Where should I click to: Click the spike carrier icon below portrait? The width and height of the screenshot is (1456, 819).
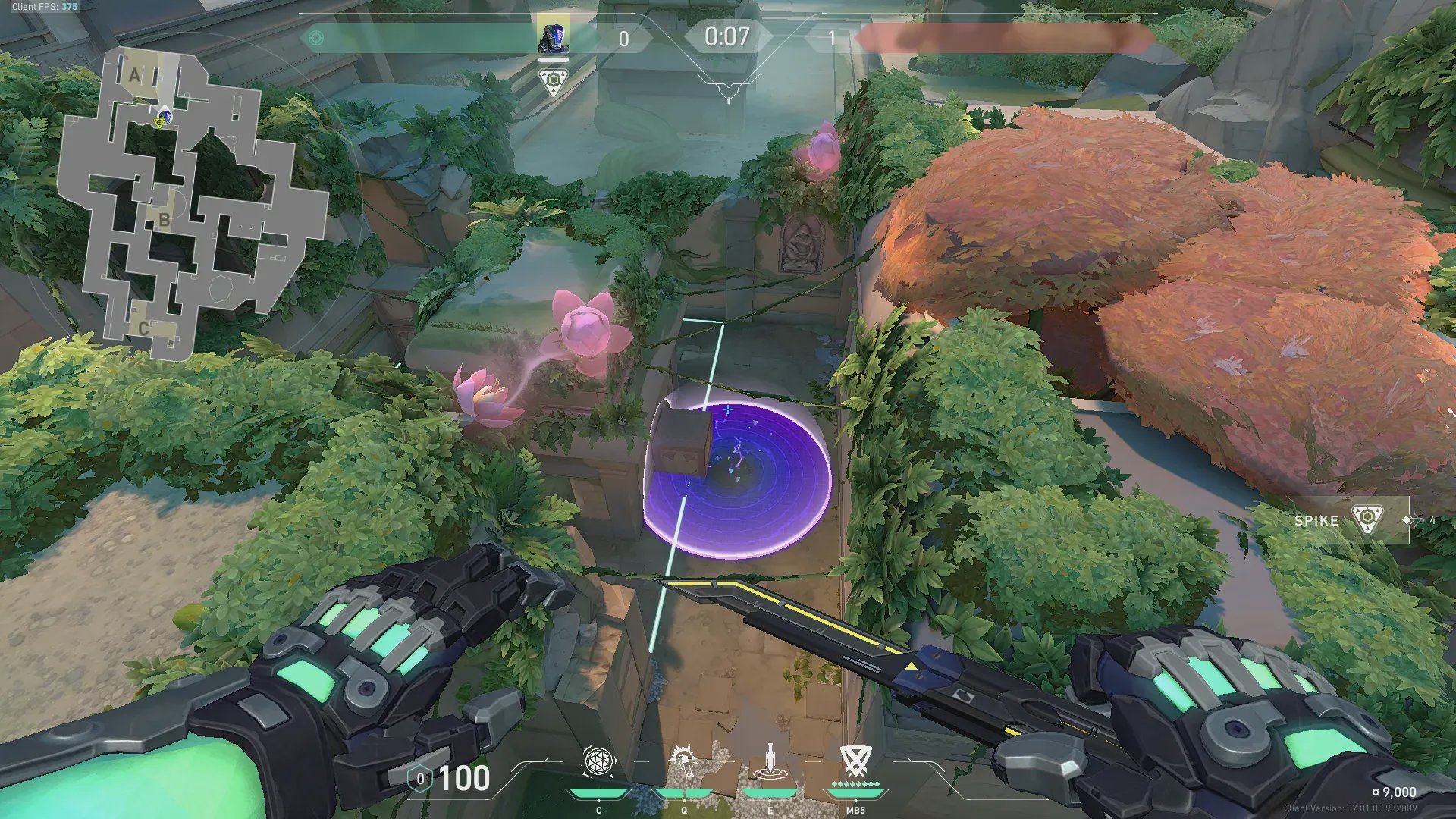click(x=554, y=81)
